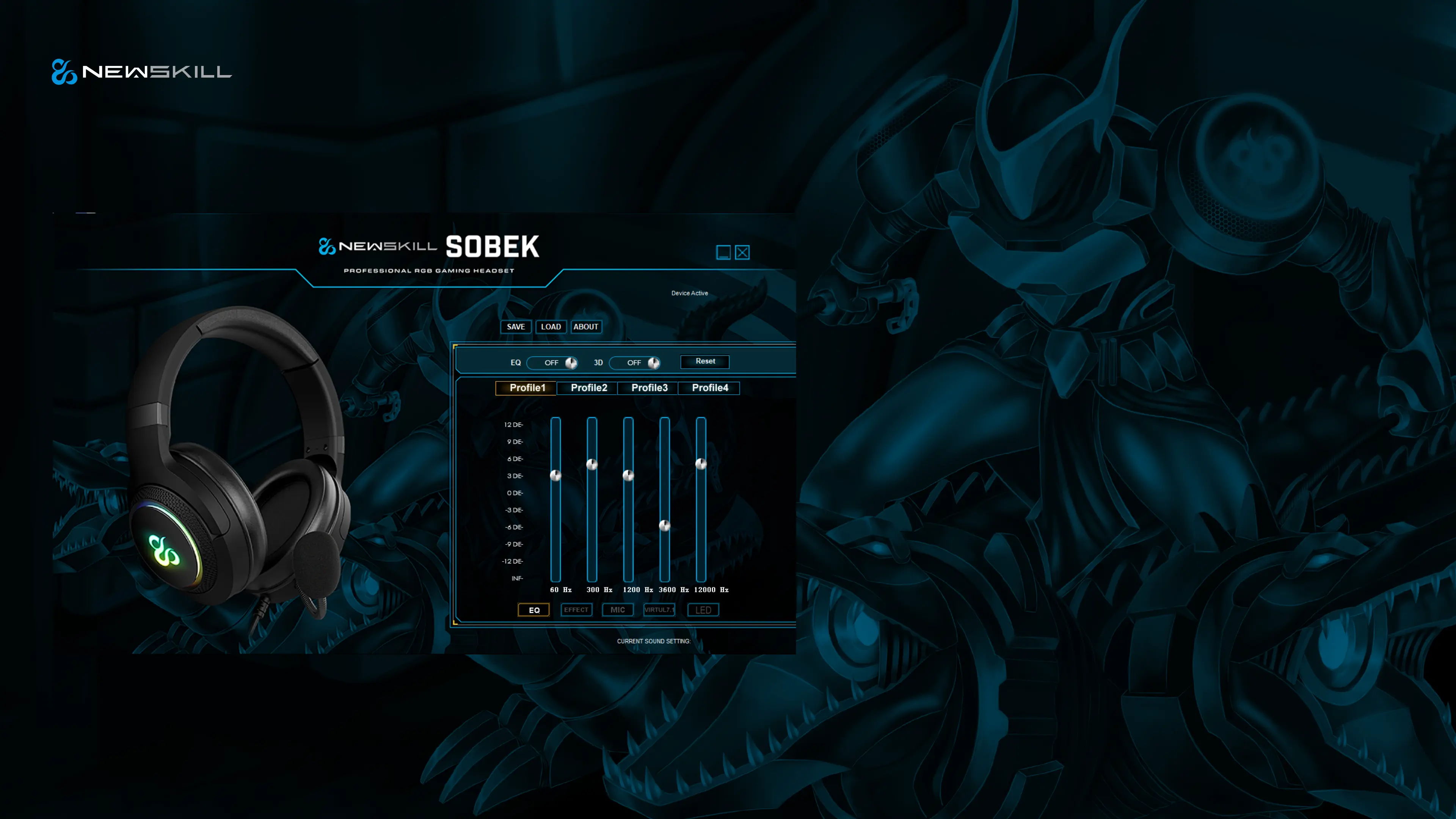The height and width of the screenshot is (819, 1456).
Task: Activate Profile4
Action: point(710,388)
